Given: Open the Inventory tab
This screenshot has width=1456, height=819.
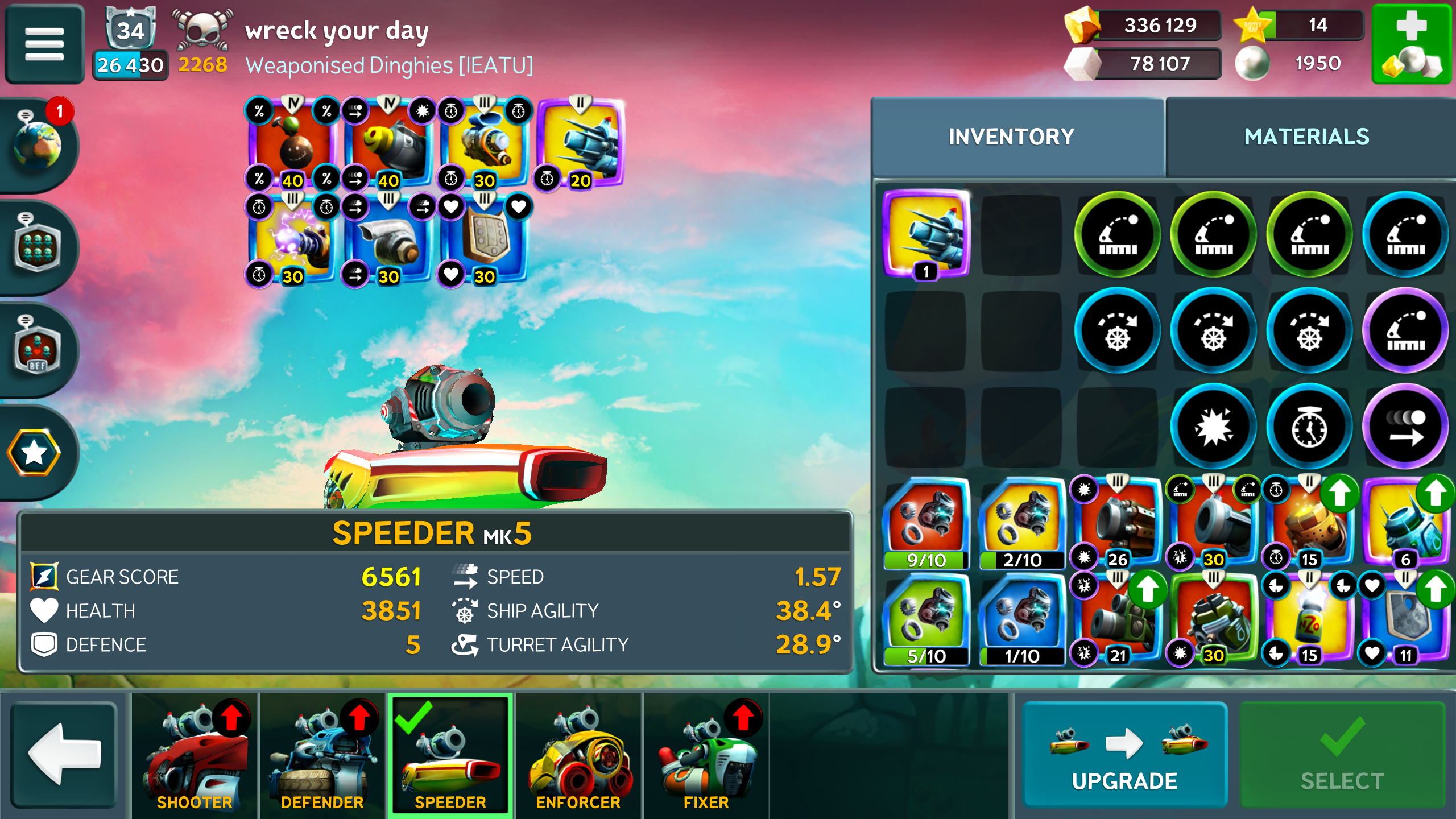Looking at the screenshot, I should pyautogui.click(x=1011, y=137).
